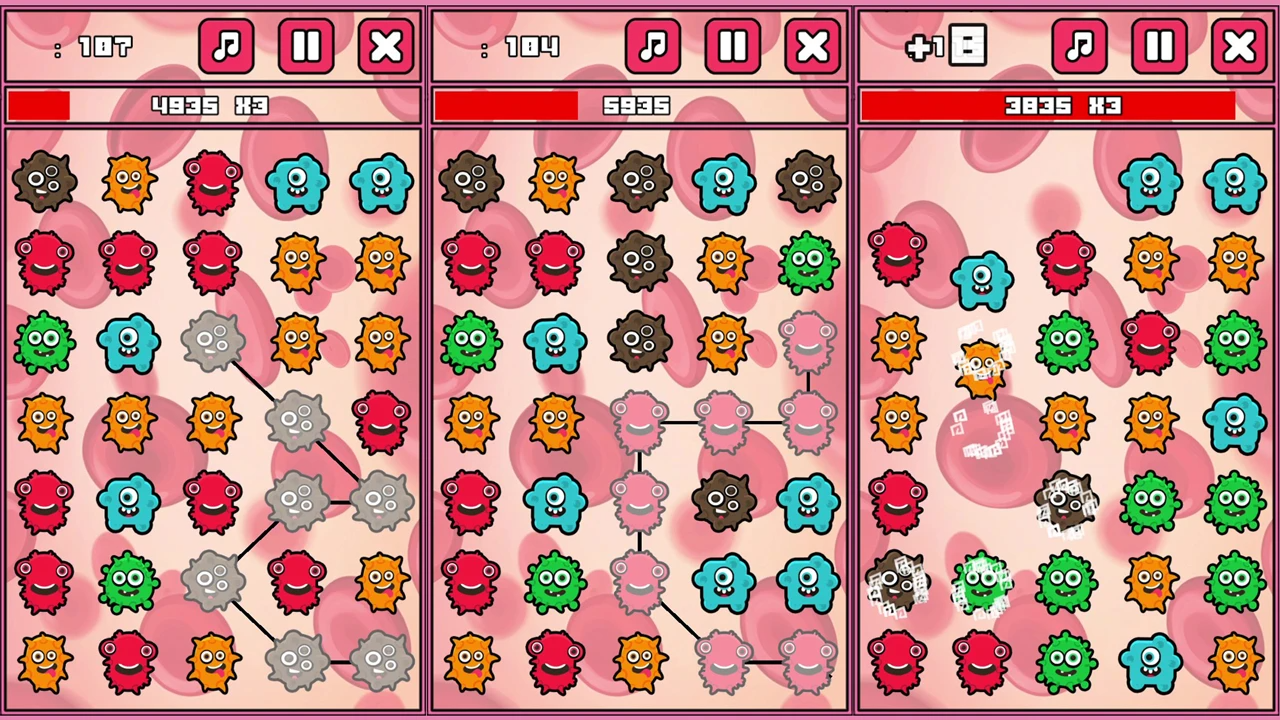Select the brown germ top-left of middle board
Screen dimensions: 1280x720
click(x=471, y=180)
